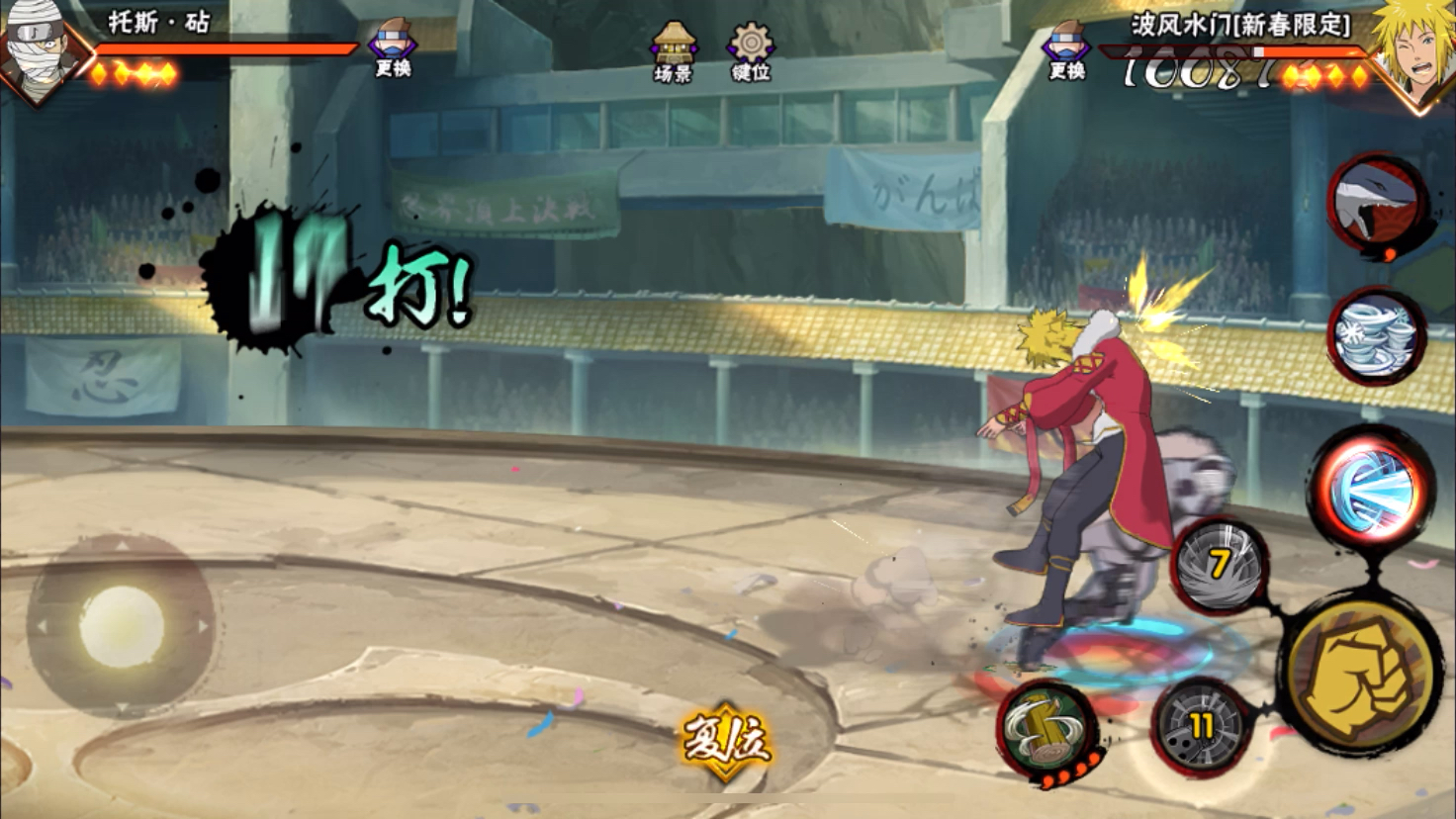Open the 键位 key layout settings

(751, 51)
